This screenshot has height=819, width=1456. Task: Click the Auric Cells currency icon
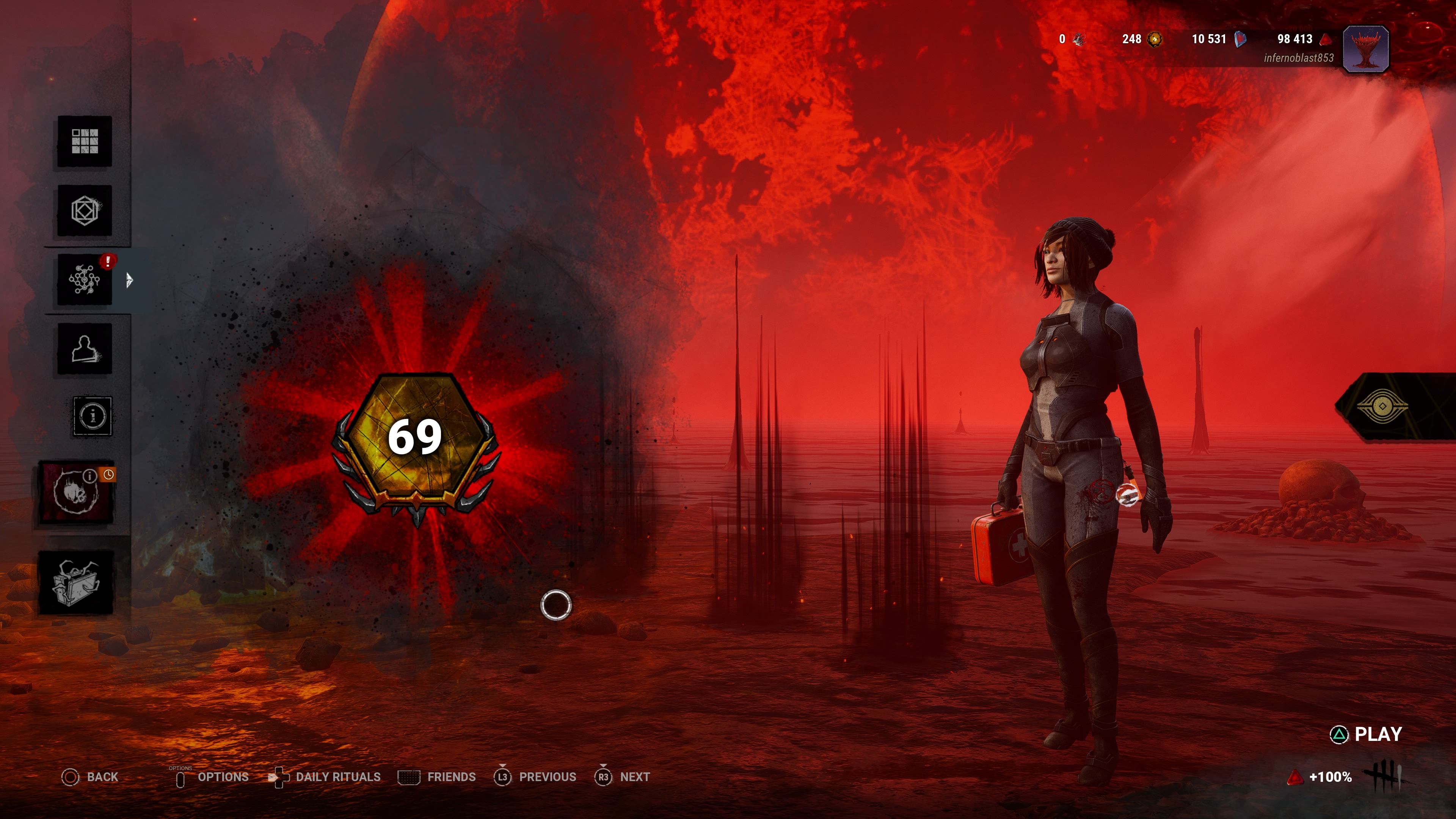pyautogui.click(x=1155, y=39)
